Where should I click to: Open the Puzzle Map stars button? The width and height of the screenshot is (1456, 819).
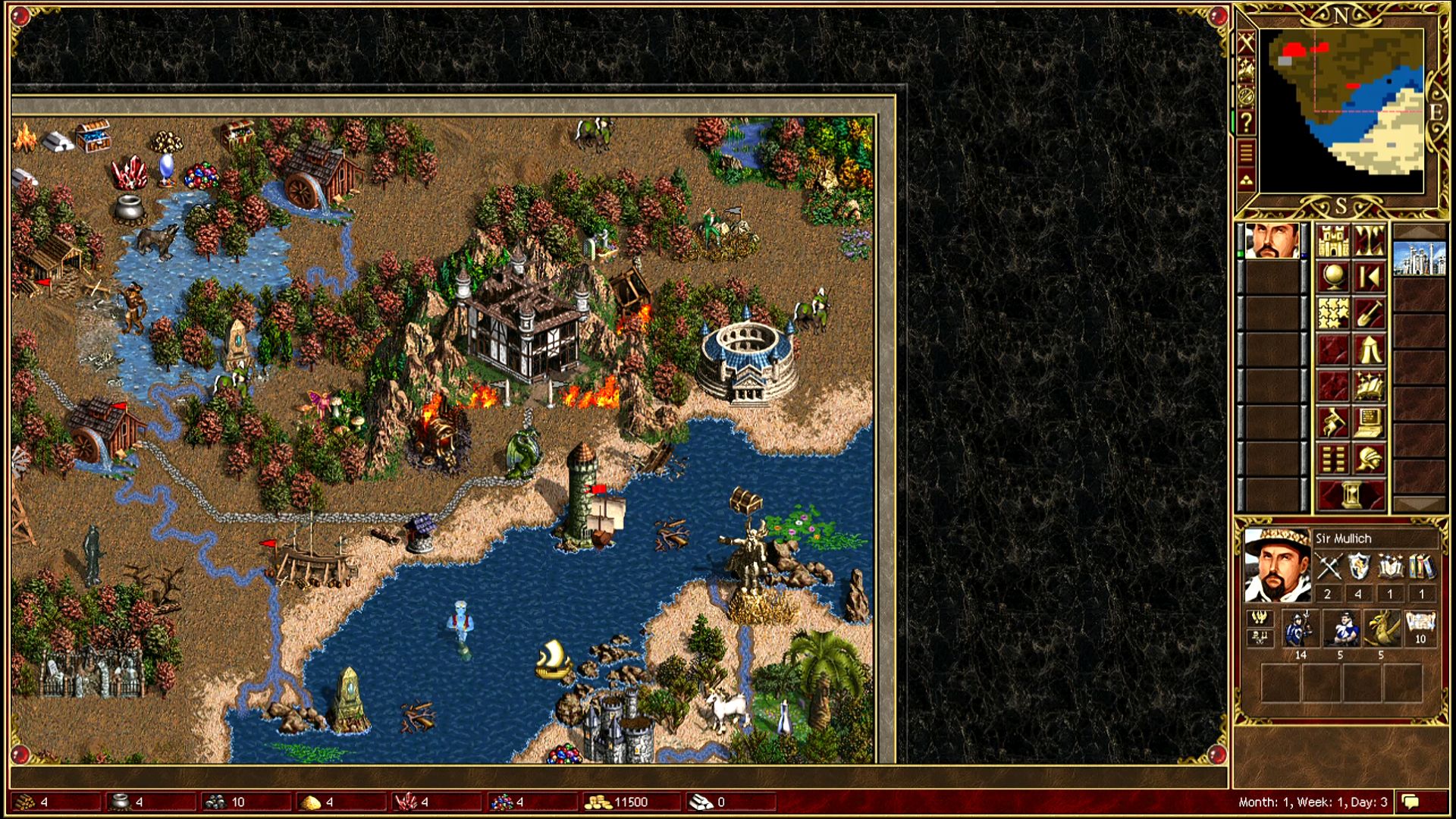1332,313
